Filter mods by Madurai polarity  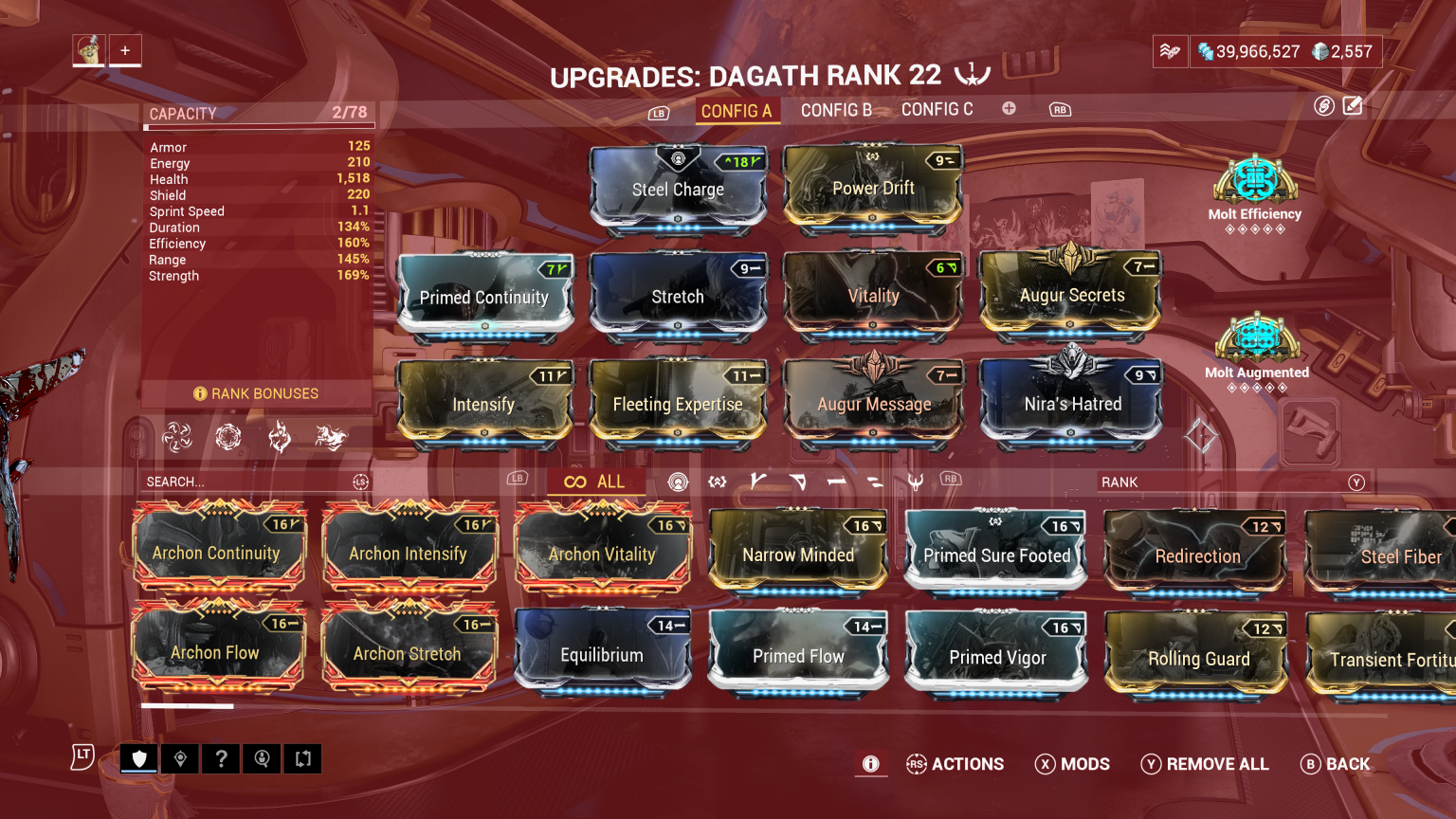[759, 482]
